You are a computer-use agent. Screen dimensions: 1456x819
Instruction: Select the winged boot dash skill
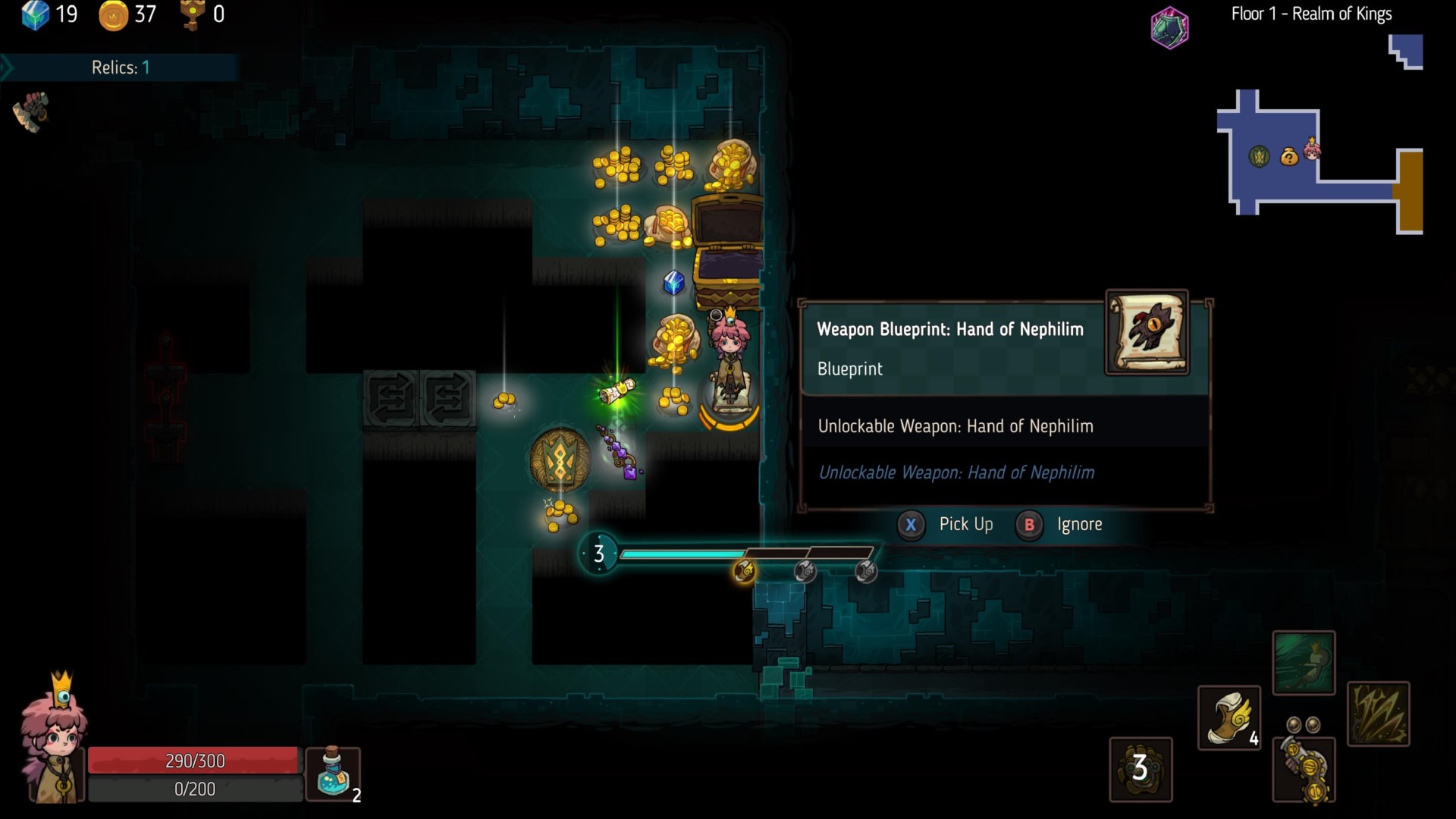click(1228, 717)
